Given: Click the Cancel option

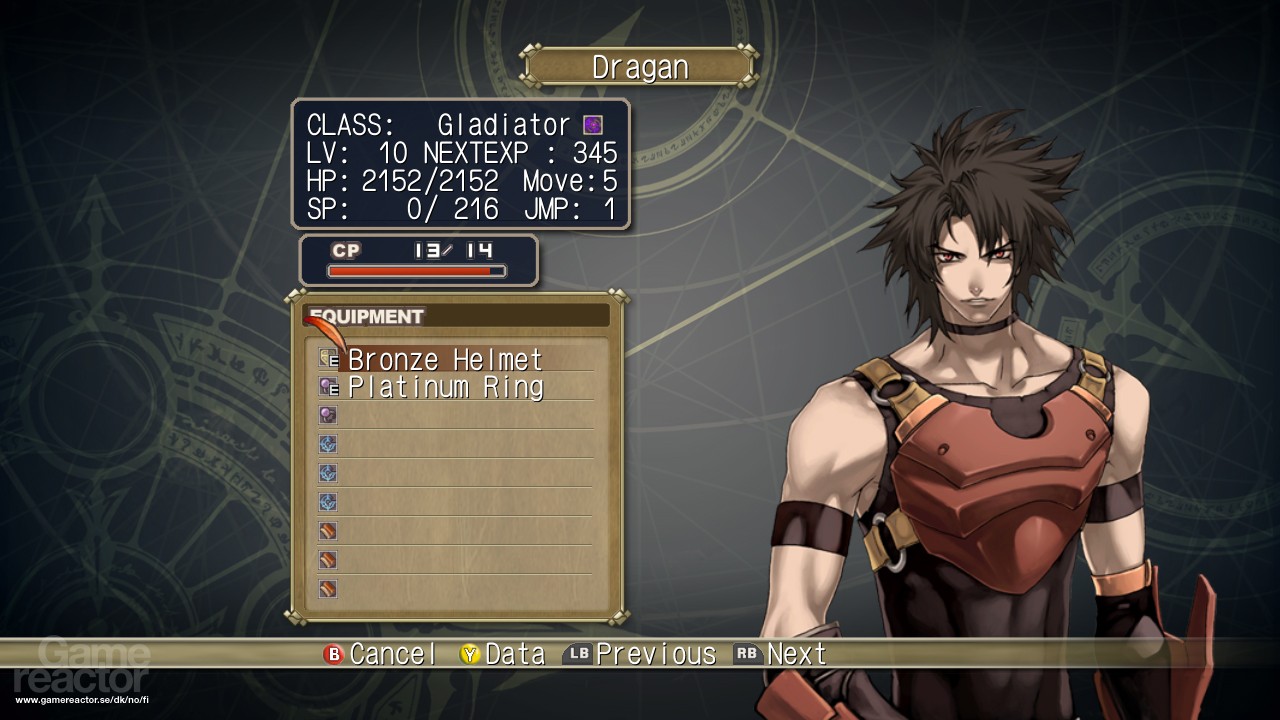Looking at the screenshot, I should (381, 655).
